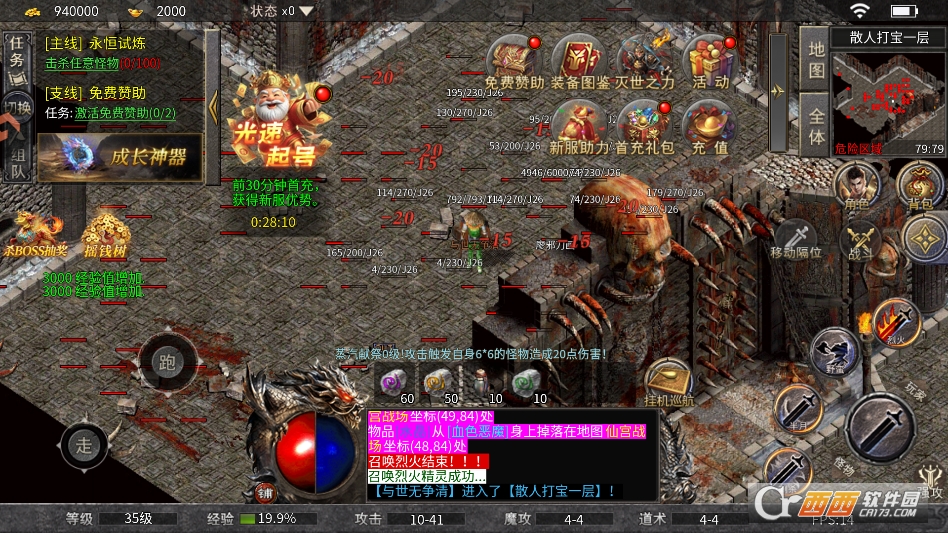Open the 杀BOSS抽奖 lottery icon
Image resolution: width=948 pixels, height=533 pixels.
(x=34, y=236)
